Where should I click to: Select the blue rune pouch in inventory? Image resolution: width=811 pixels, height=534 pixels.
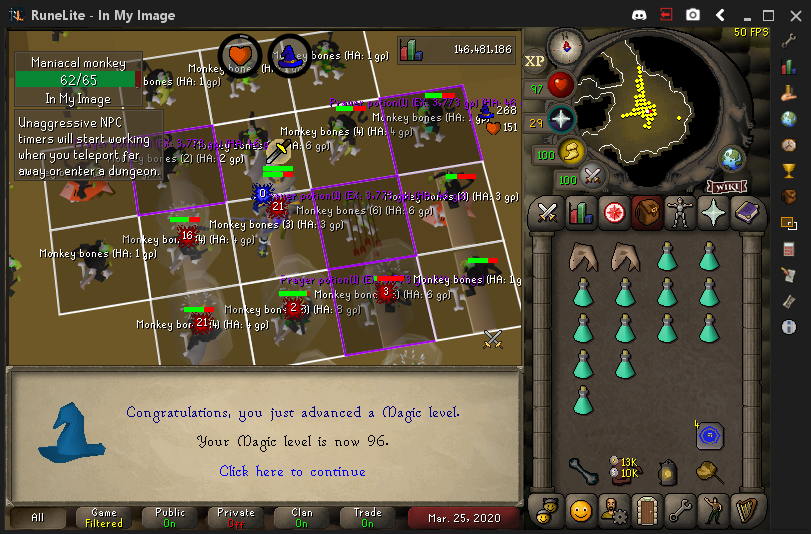point(710,435)
